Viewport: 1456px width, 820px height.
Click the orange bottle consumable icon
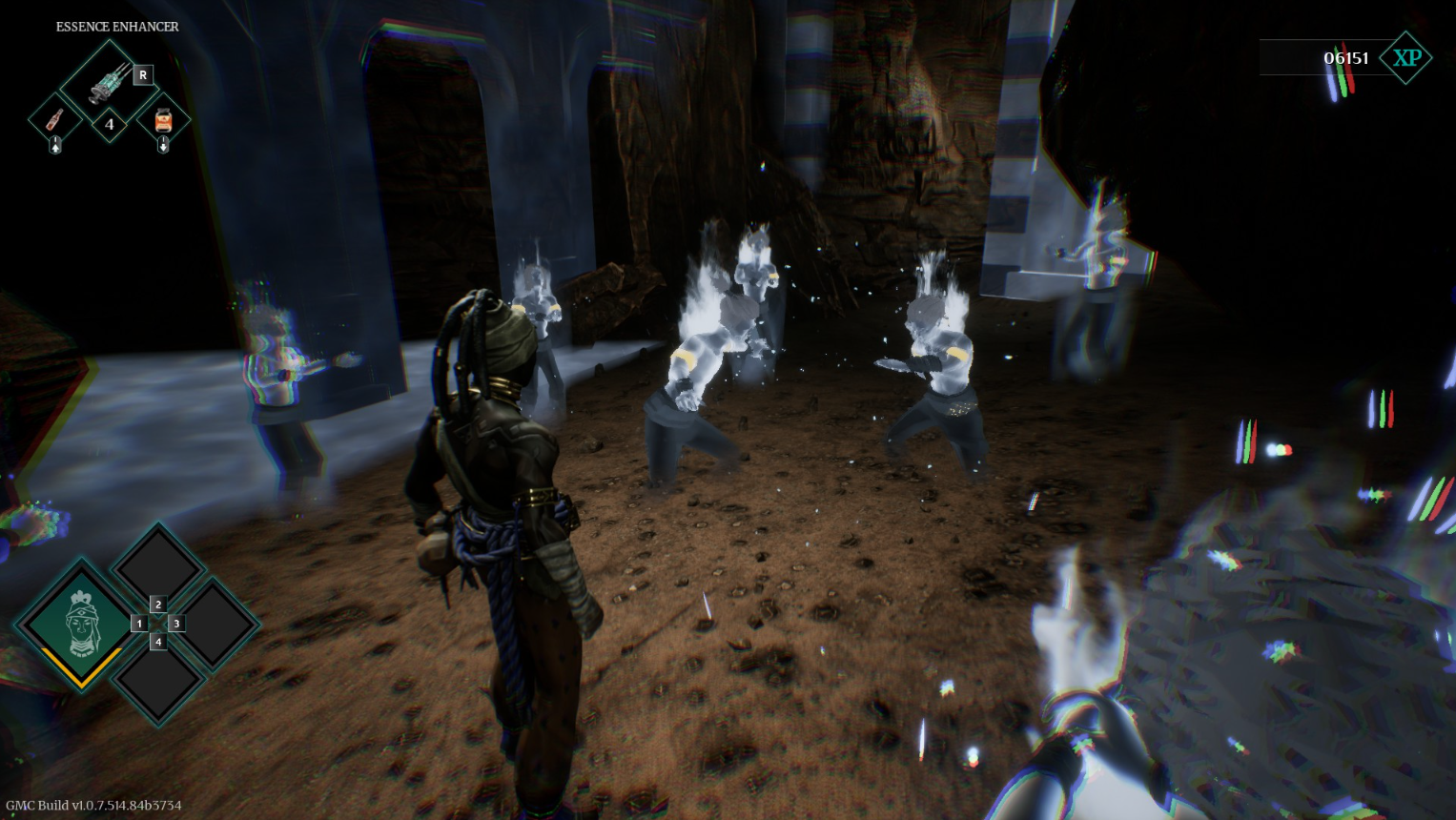coord(54,121)
